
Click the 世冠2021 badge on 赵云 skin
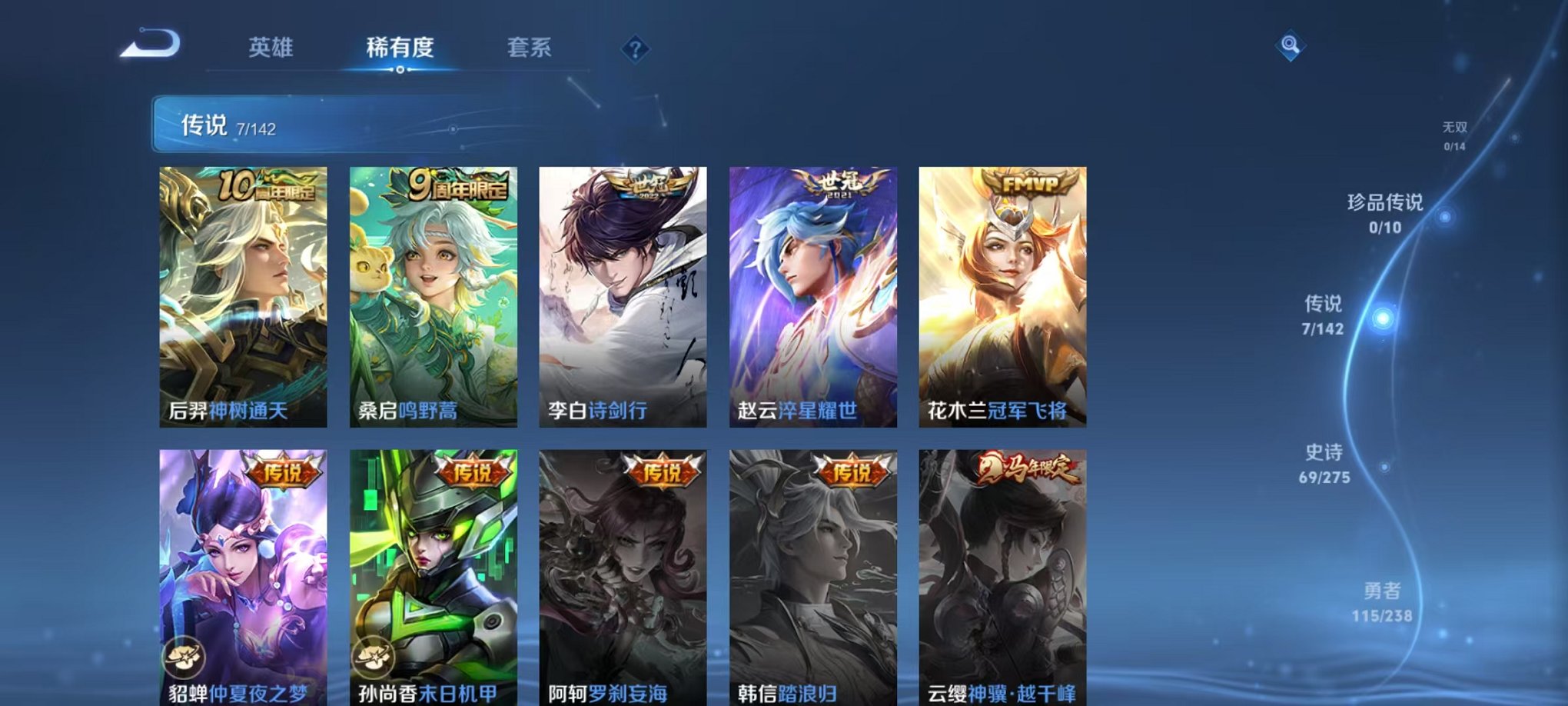point(838,185)
